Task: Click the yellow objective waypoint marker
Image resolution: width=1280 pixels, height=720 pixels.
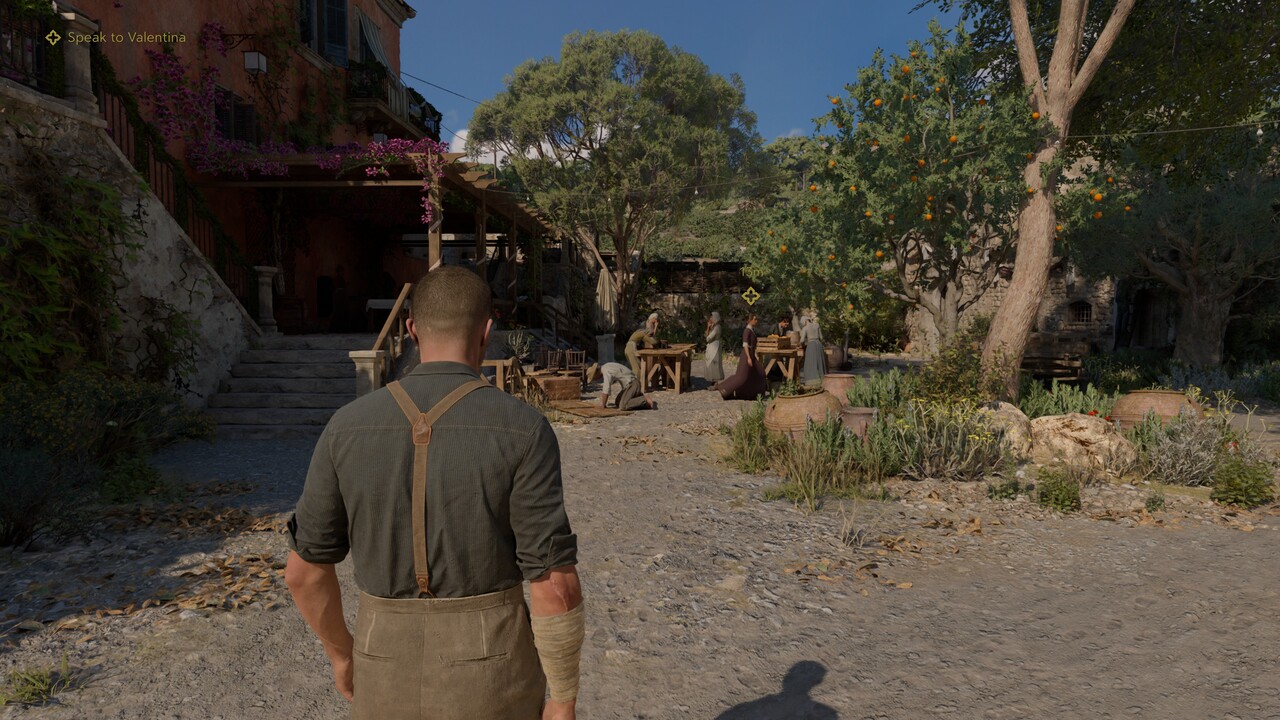Action: click(x=750, y=295)
